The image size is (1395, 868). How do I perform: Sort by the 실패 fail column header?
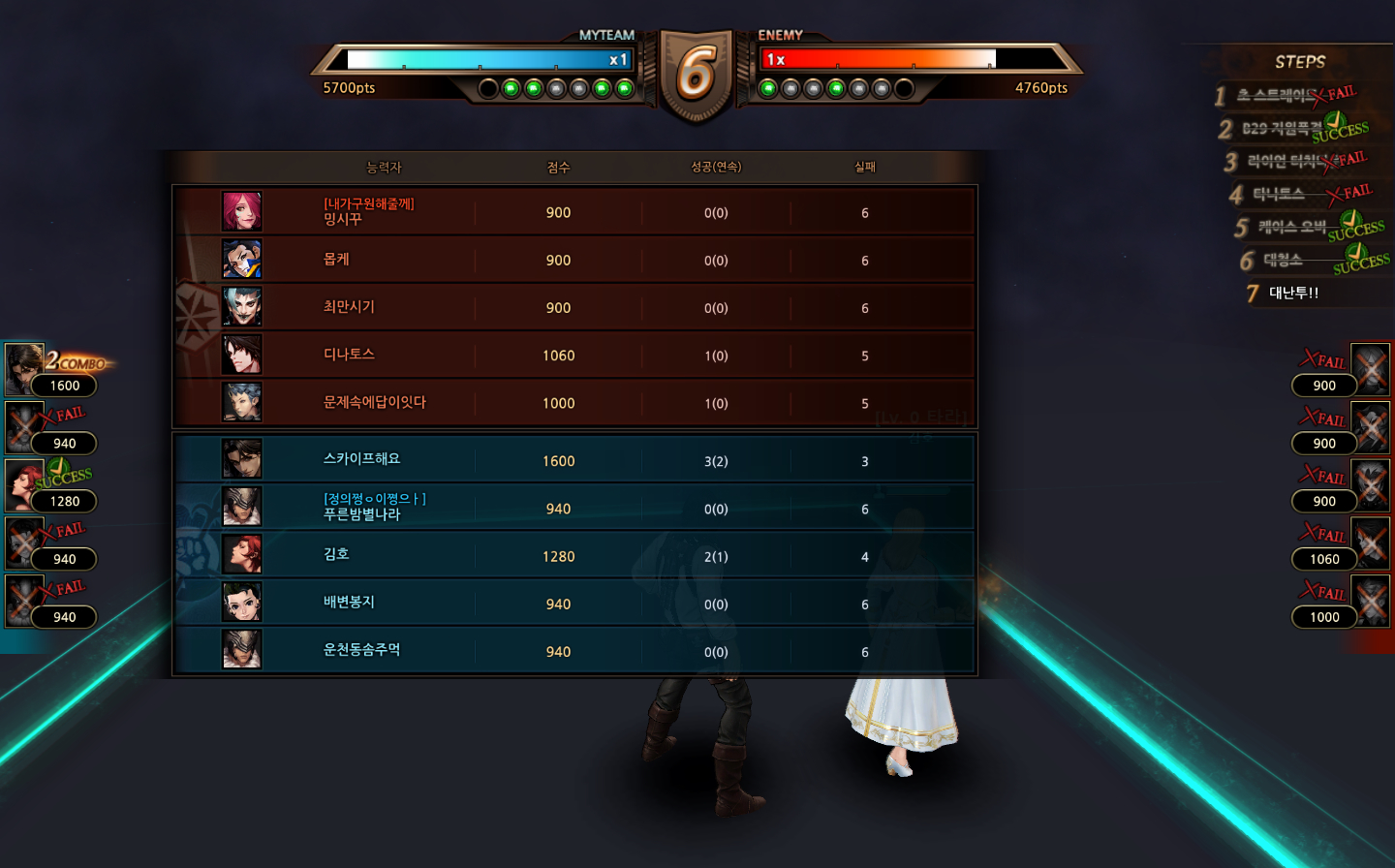tap(865, 168)
